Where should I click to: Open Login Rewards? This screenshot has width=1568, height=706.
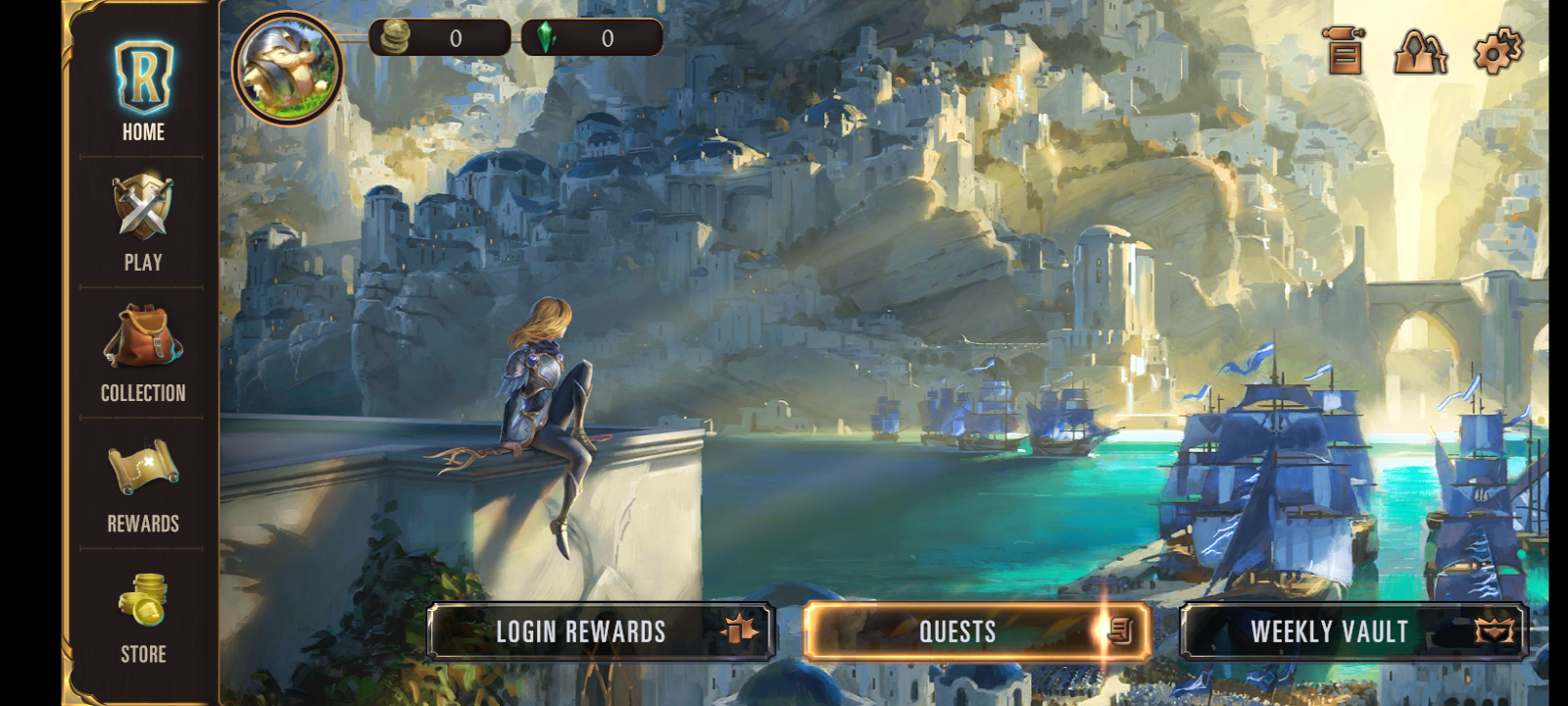(601, 631)
